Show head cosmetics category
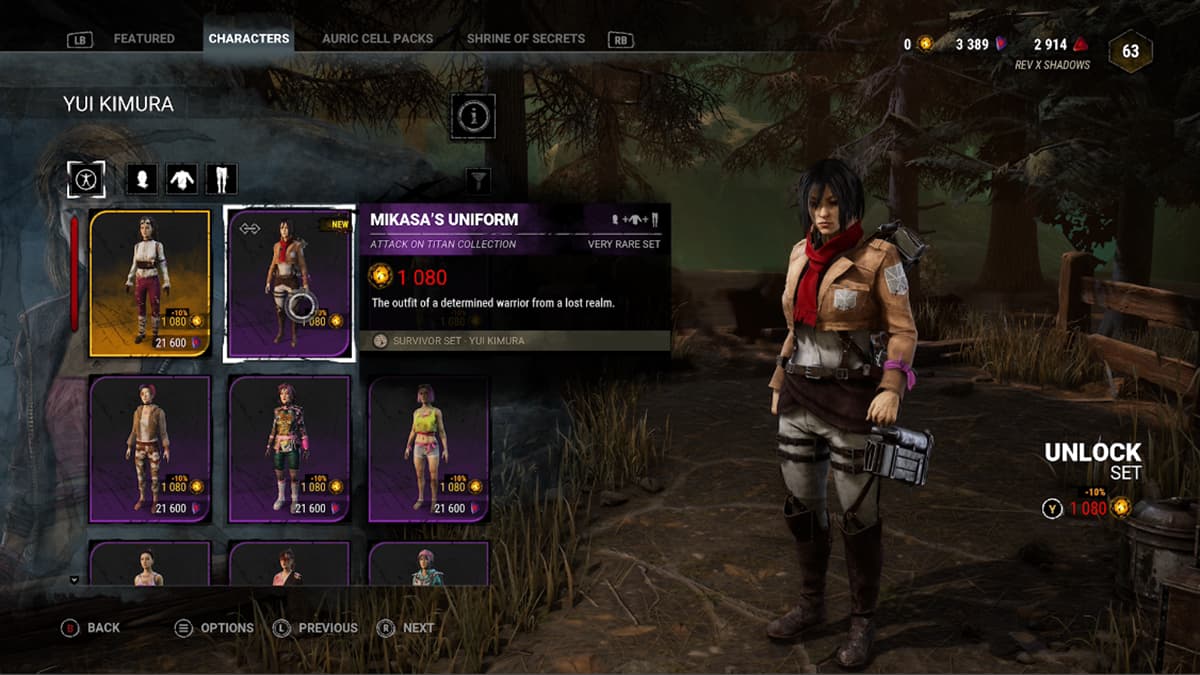Viewport: 1200px width, 675px height. click(142, 180)
